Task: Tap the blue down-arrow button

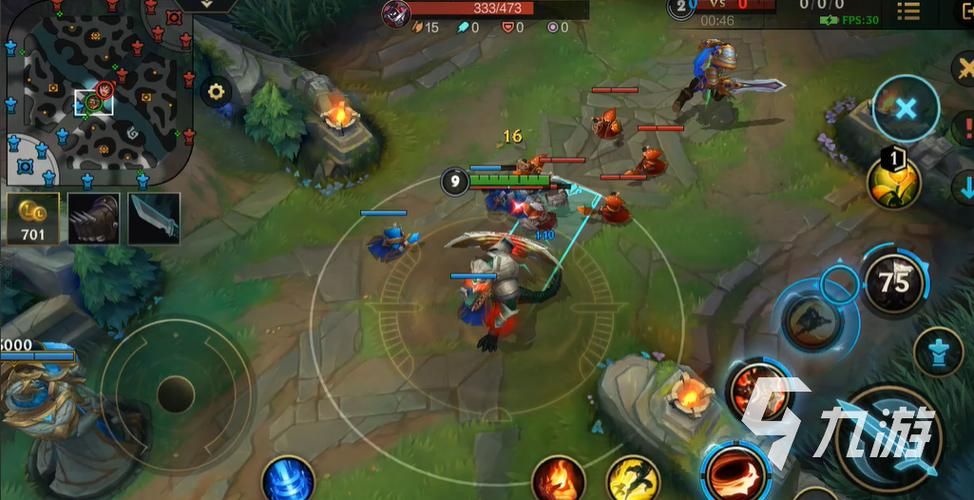Action: click(965, 187)
